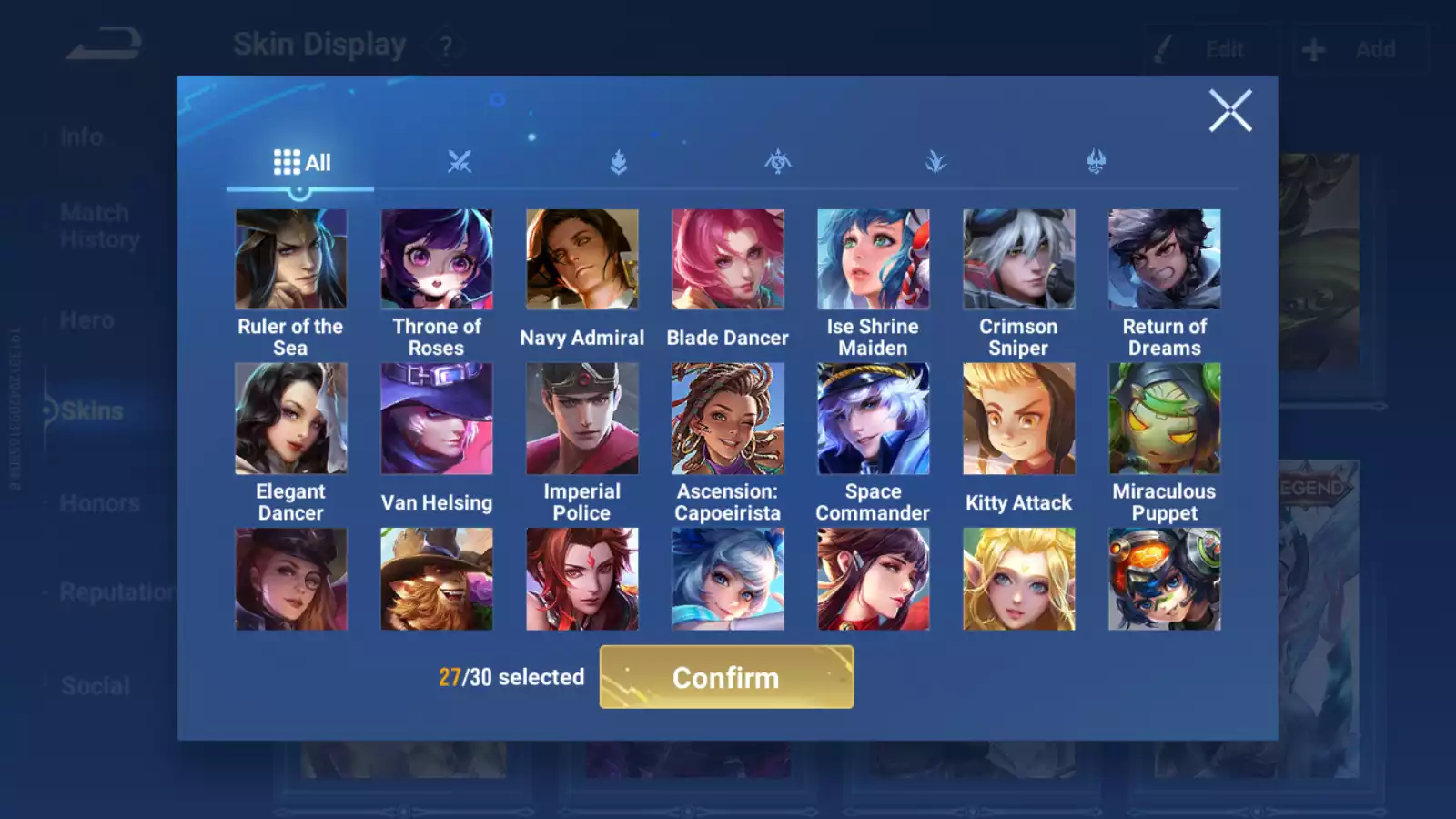The width and height of the screenshot is (1456, 819).
Task: Pick the Ascension: Capoeirista skin
Action: point(727,419)
